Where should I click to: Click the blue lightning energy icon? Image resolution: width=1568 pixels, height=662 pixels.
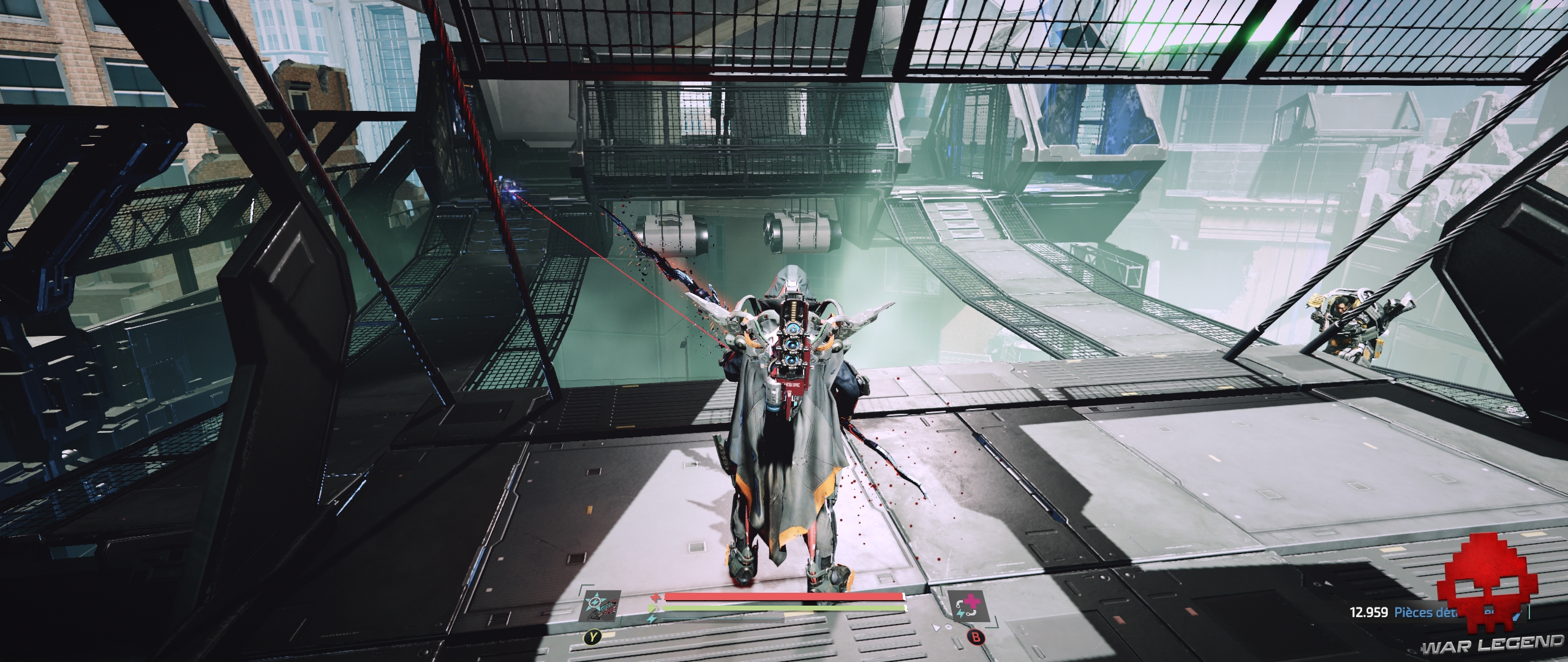pyautogui.click(x=651, y=619)
